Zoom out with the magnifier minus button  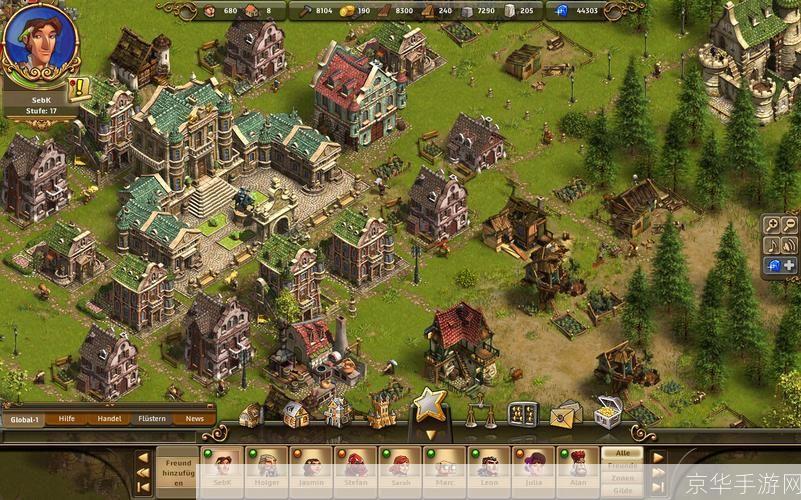coord(789,225)
